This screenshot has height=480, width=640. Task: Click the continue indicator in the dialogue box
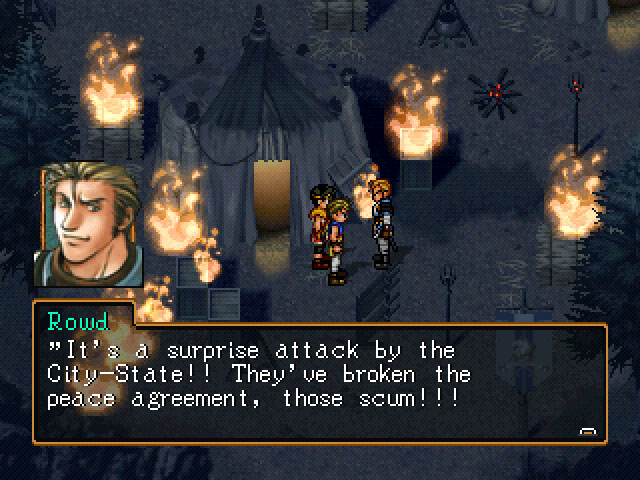click(x=588, y=431)
